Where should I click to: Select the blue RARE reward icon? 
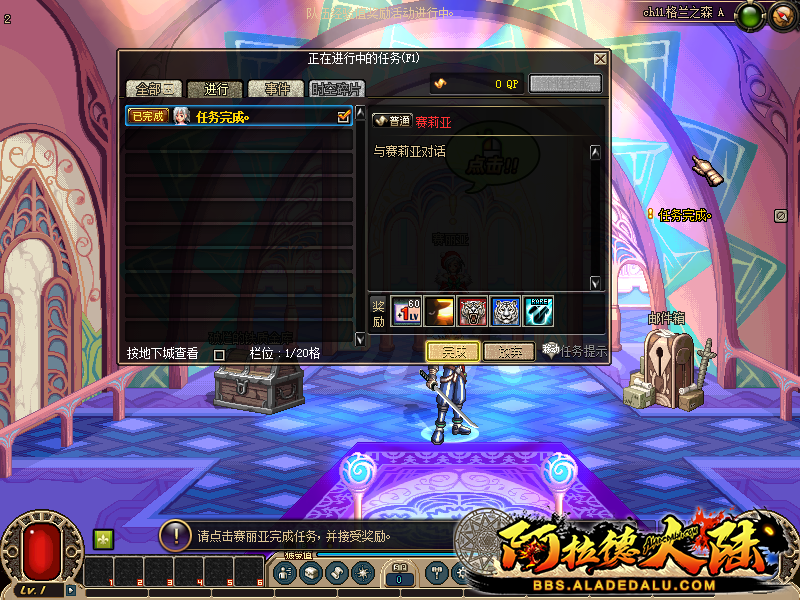538,311
